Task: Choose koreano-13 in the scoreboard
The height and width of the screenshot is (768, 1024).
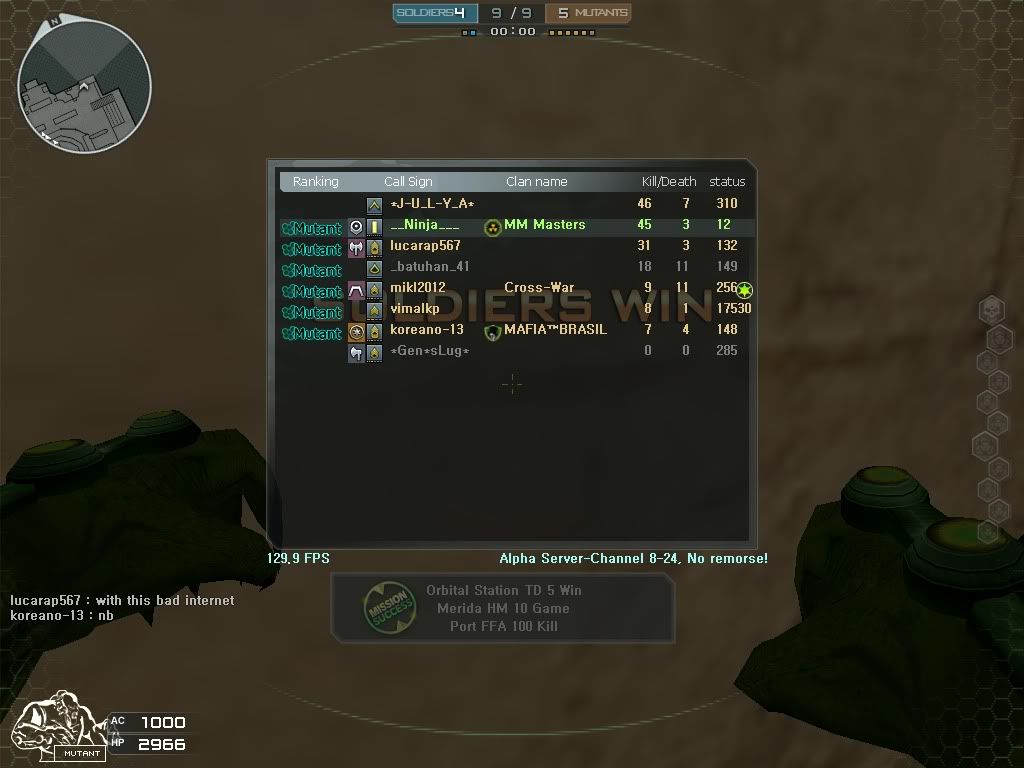Action: tap(426, 330)
